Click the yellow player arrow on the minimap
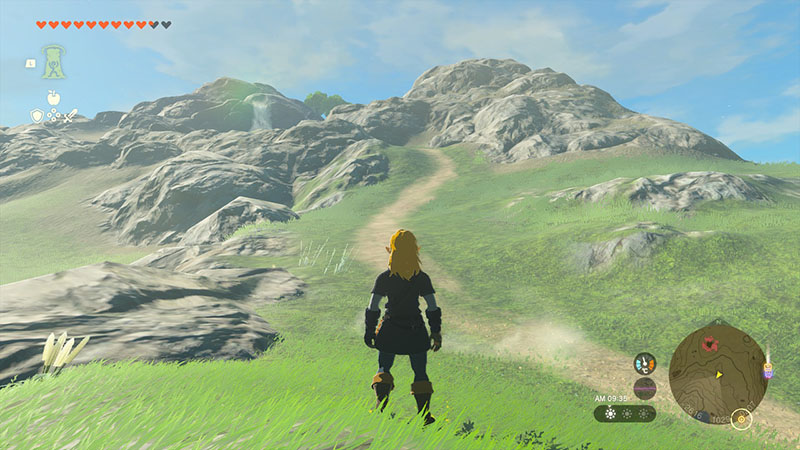Viewport: 800px width, 450px height. (x=718, y=375)
